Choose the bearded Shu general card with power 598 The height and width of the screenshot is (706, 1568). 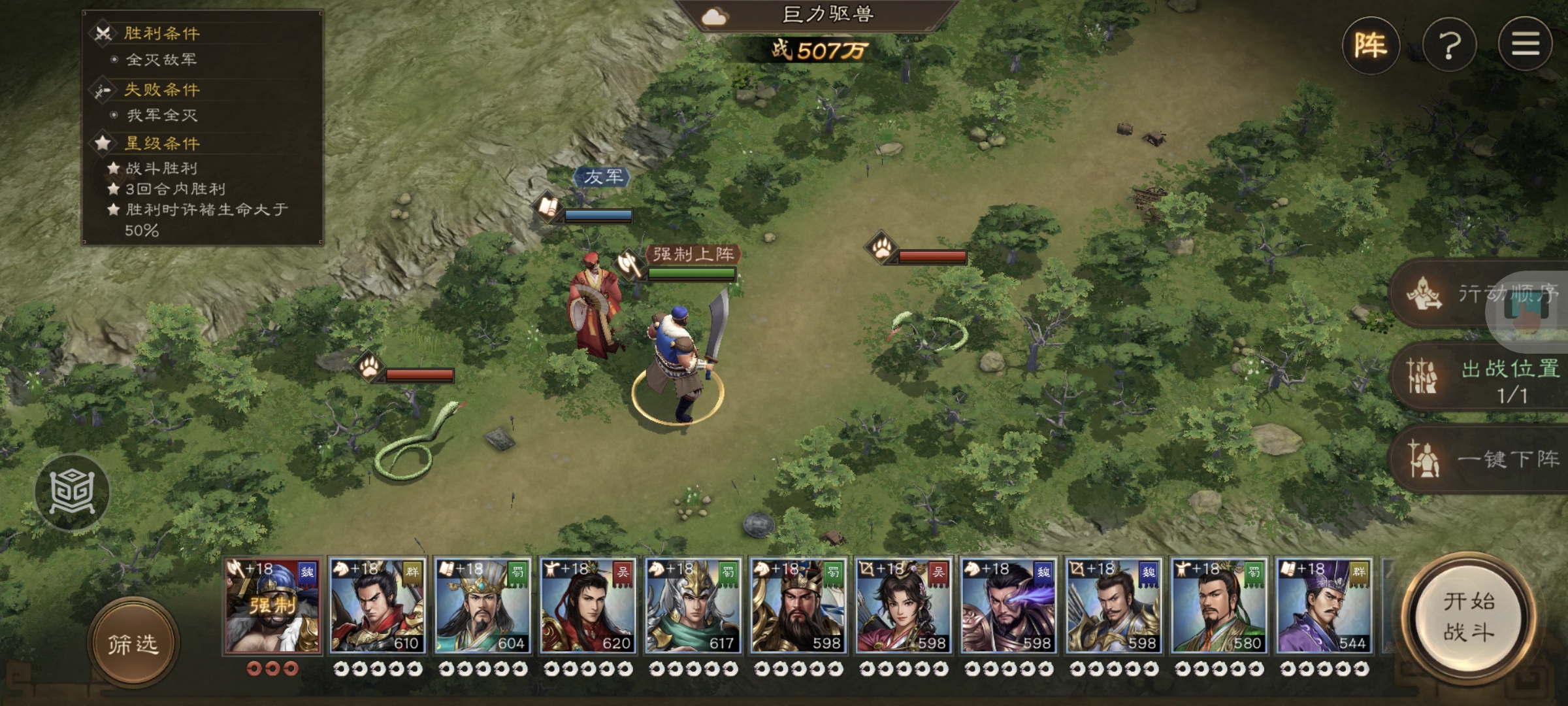(798, 605)
